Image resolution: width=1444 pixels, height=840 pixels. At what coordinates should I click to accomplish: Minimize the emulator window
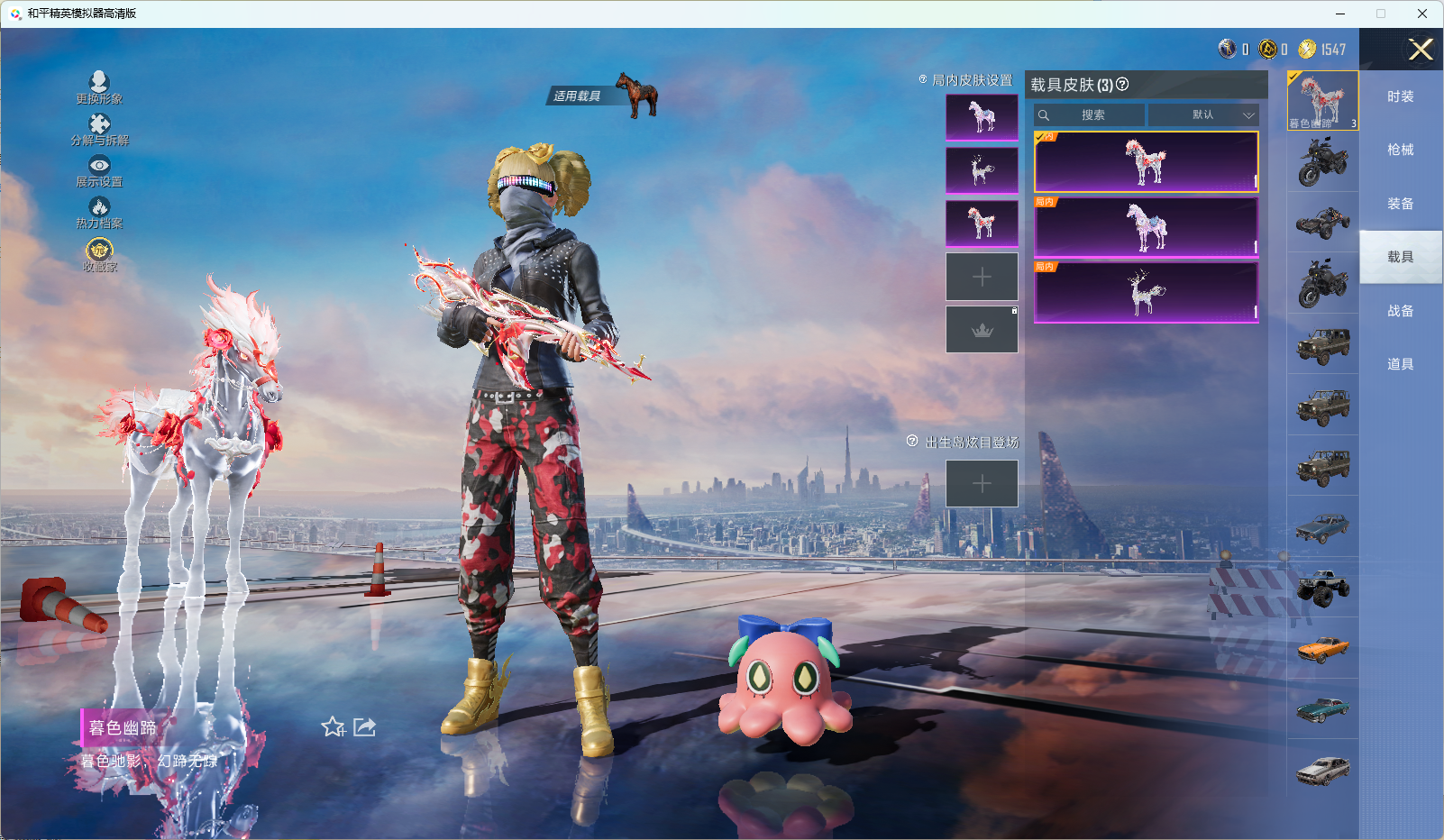coord(1340,14)
